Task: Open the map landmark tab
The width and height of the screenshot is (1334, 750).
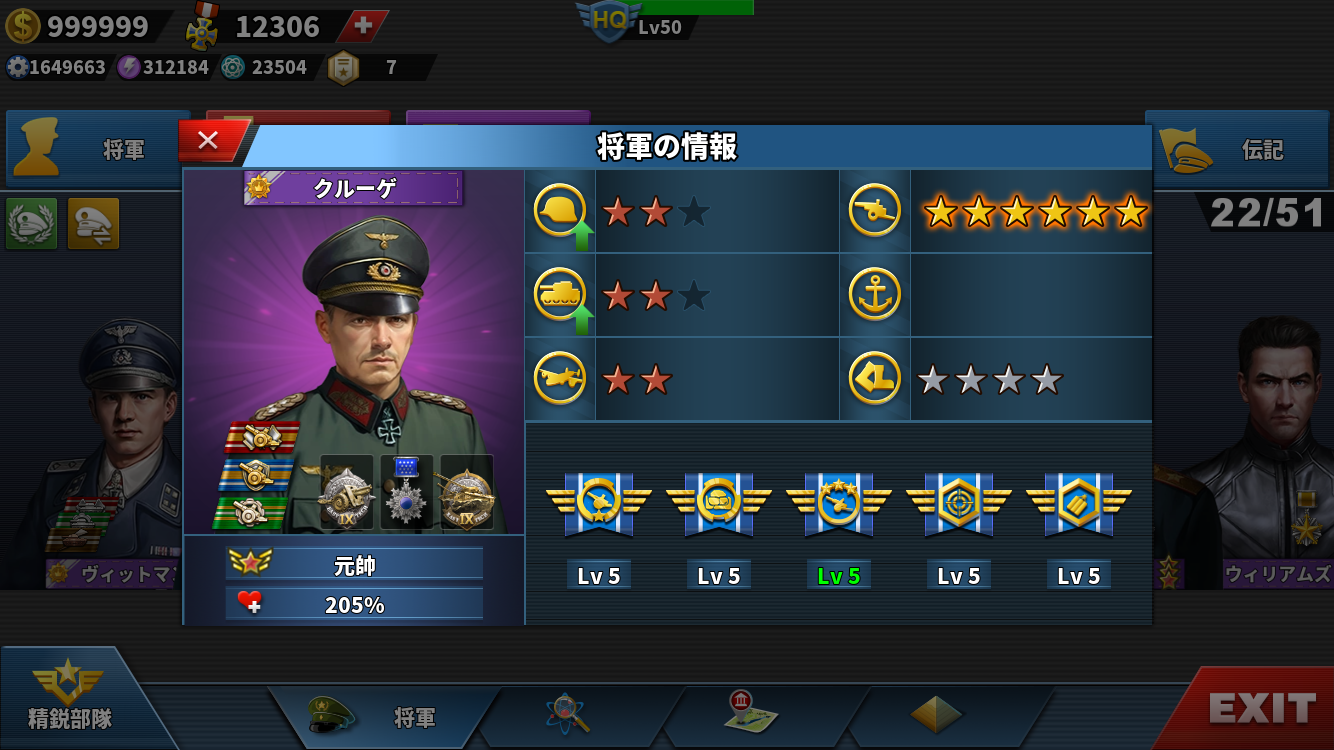Action: [x=750, y=714]
